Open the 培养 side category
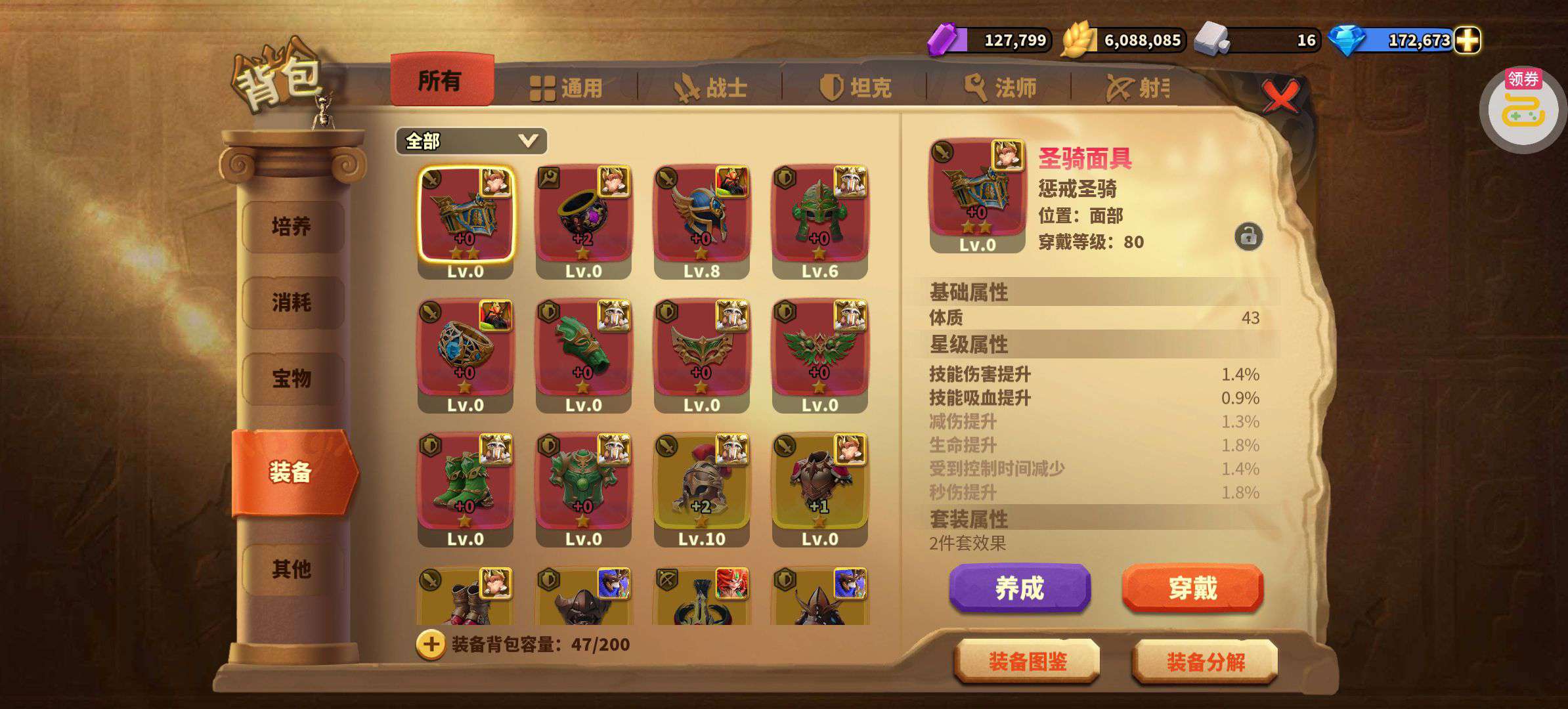The width and height of the screenshot is (1568, 709). point(292,227)
